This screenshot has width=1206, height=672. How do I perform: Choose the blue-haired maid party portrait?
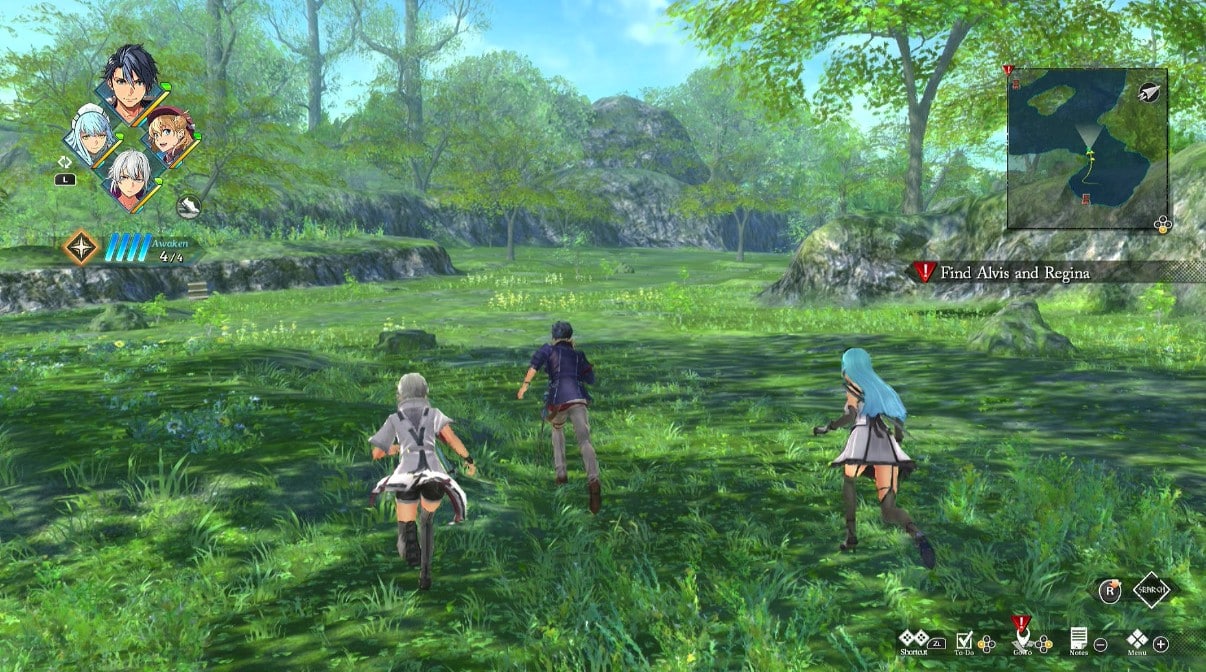pyautogui.click(x=91, y=134)
